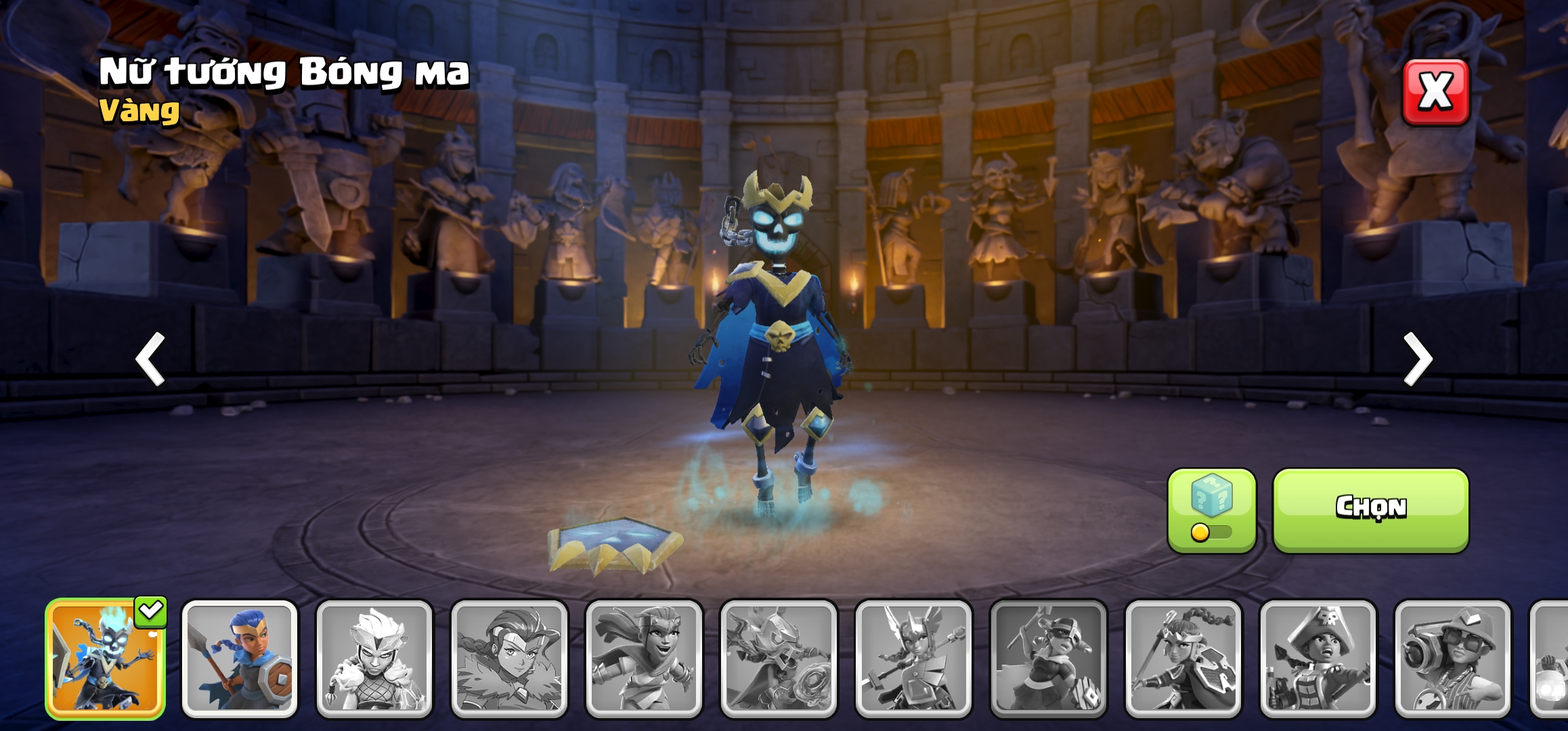Go to next skin with right arrow
Screen dimensions: 1568x731
coord(1418,359)
